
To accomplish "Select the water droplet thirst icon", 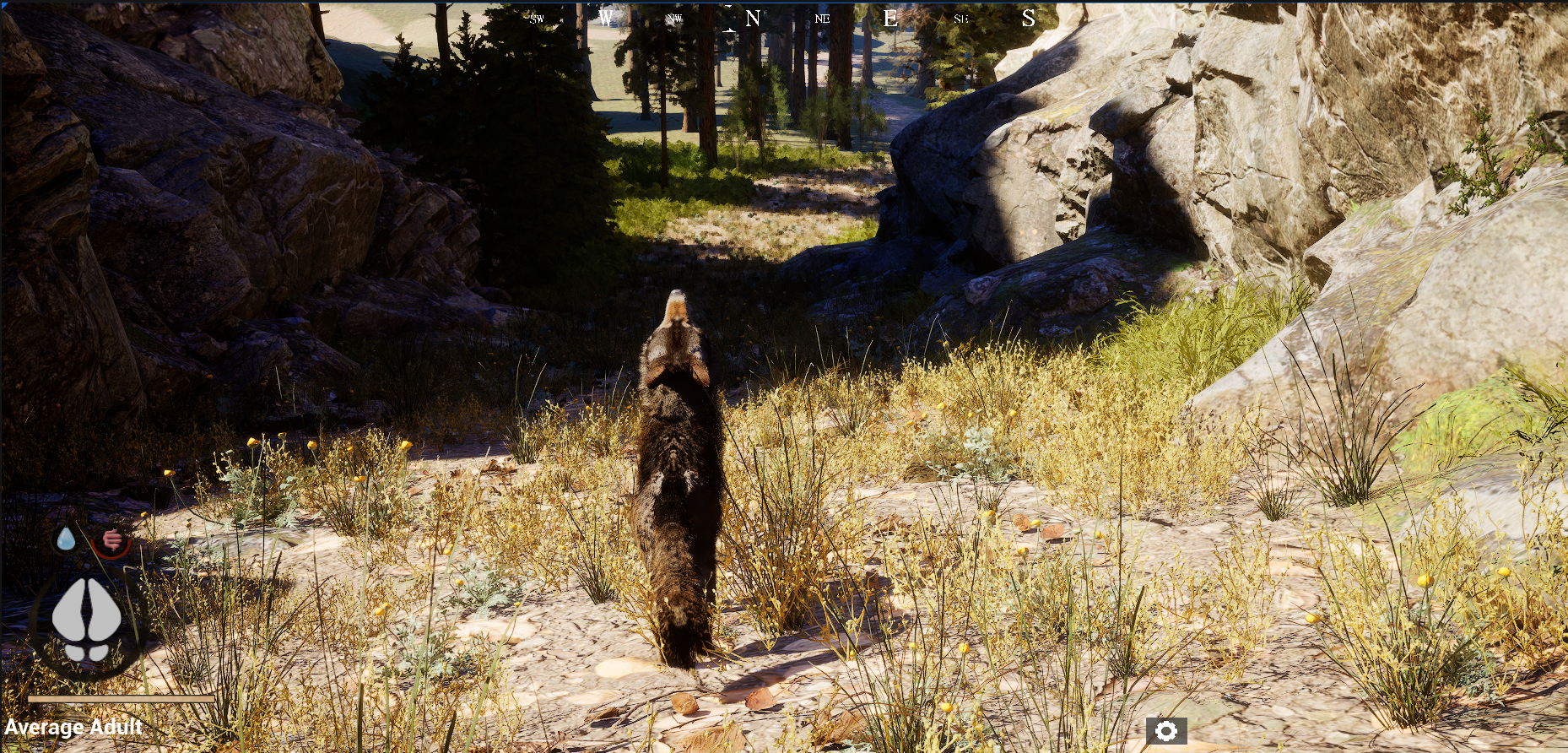I will click(x=66, y=539).
